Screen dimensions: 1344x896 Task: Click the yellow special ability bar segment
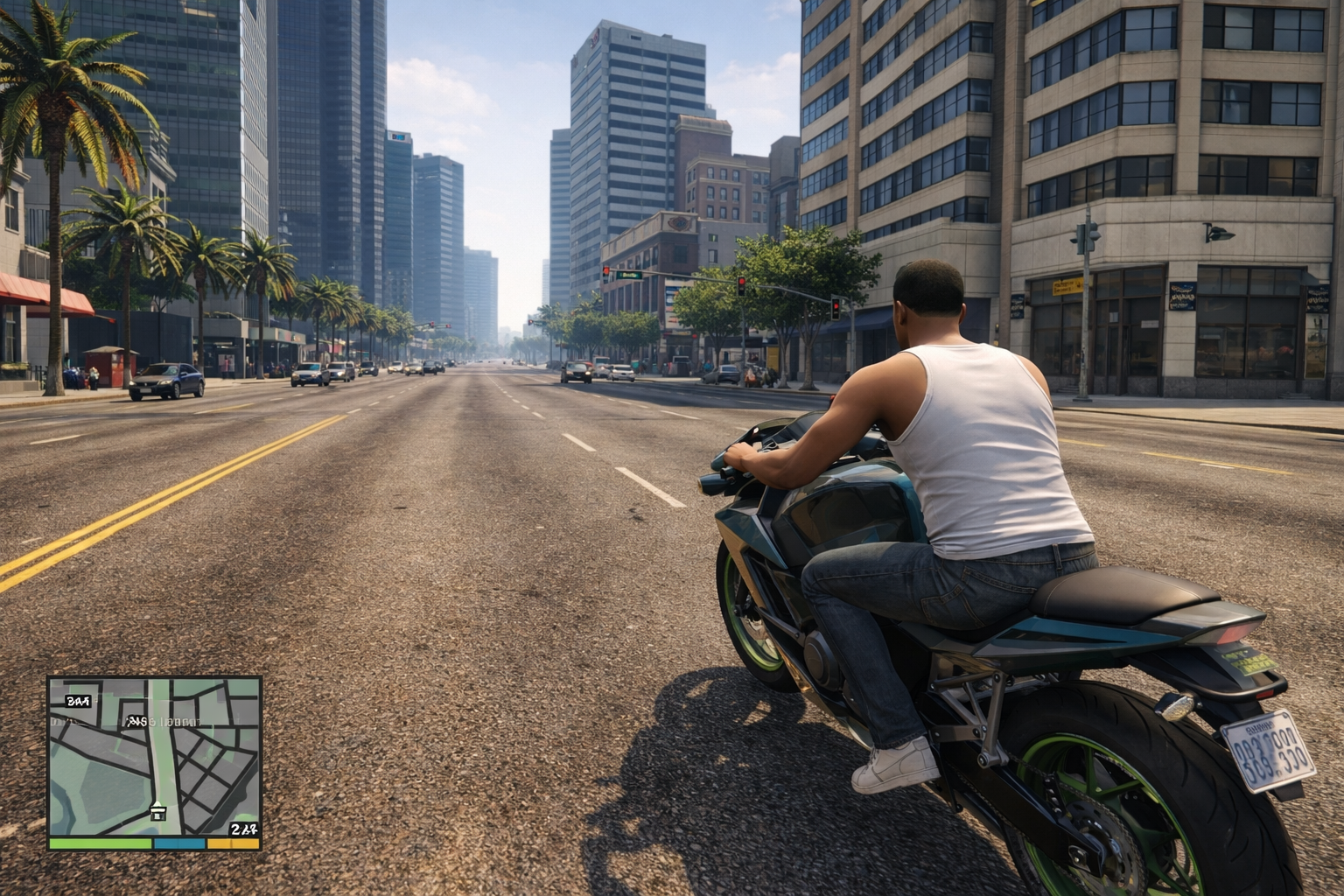(x=233, y=843)
